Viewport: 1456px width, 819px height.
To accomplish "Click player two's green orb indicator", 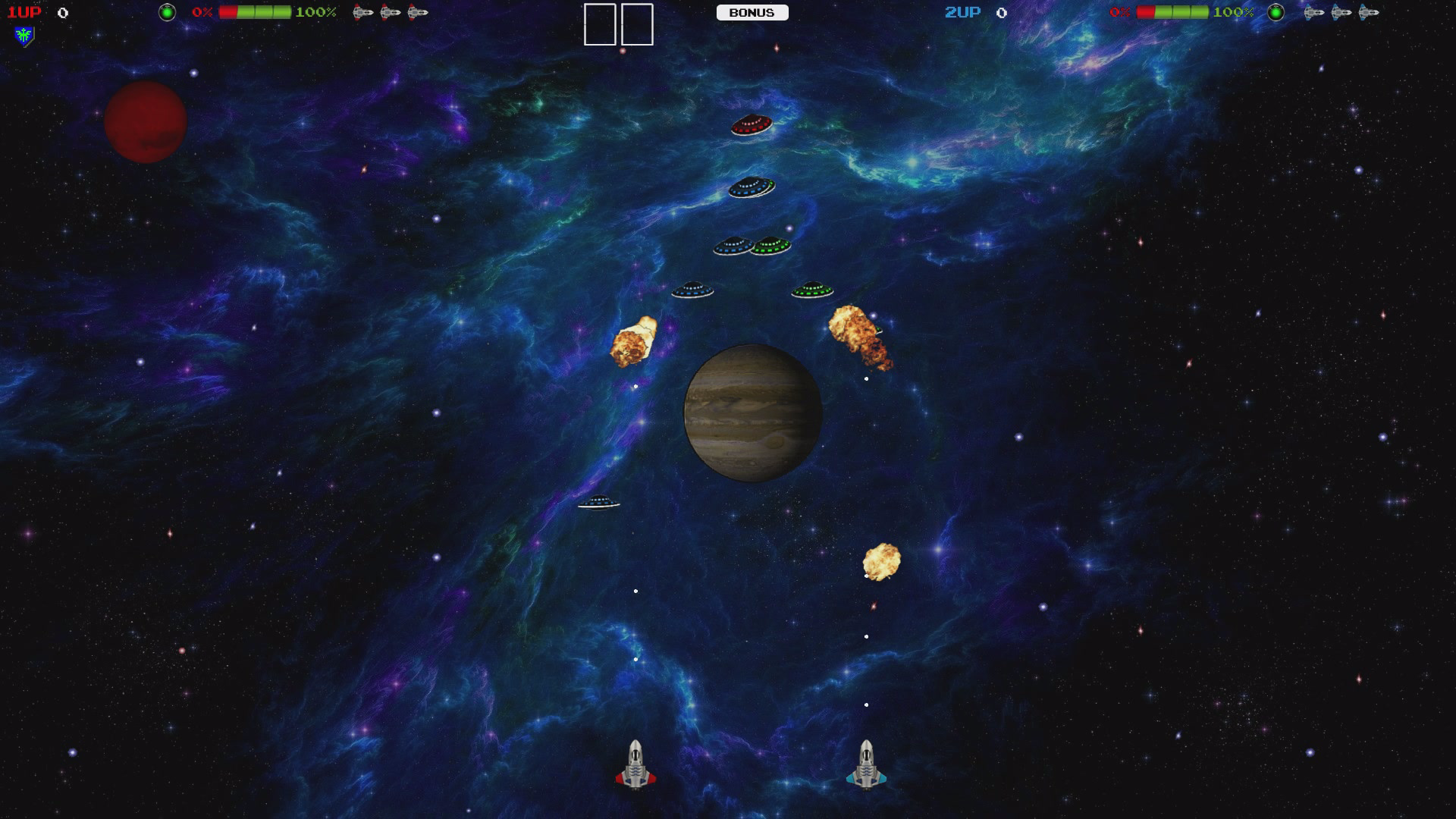I will pyautogui.click(x=1276, y=12).
